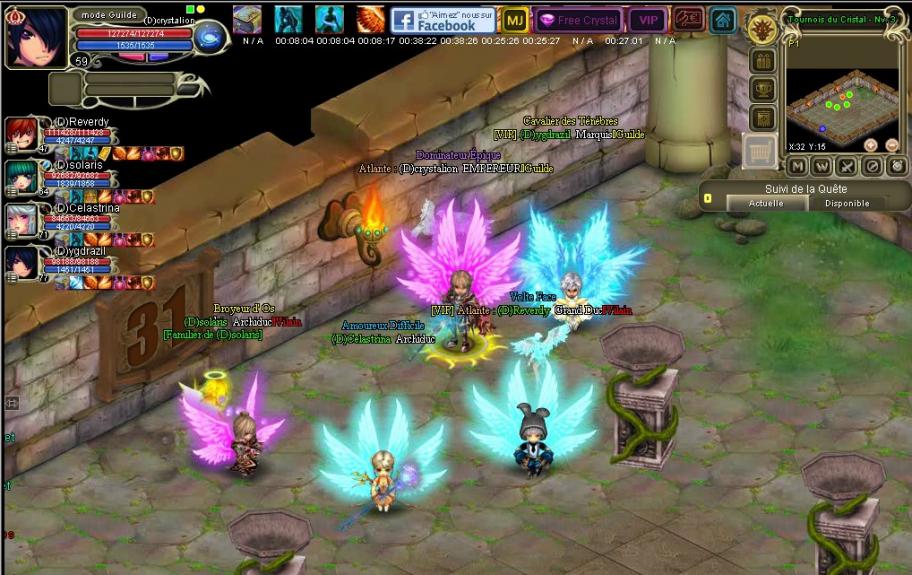
Task: Open the Facebook like banner
Action: pyautogui.click(x=443, y=20)
